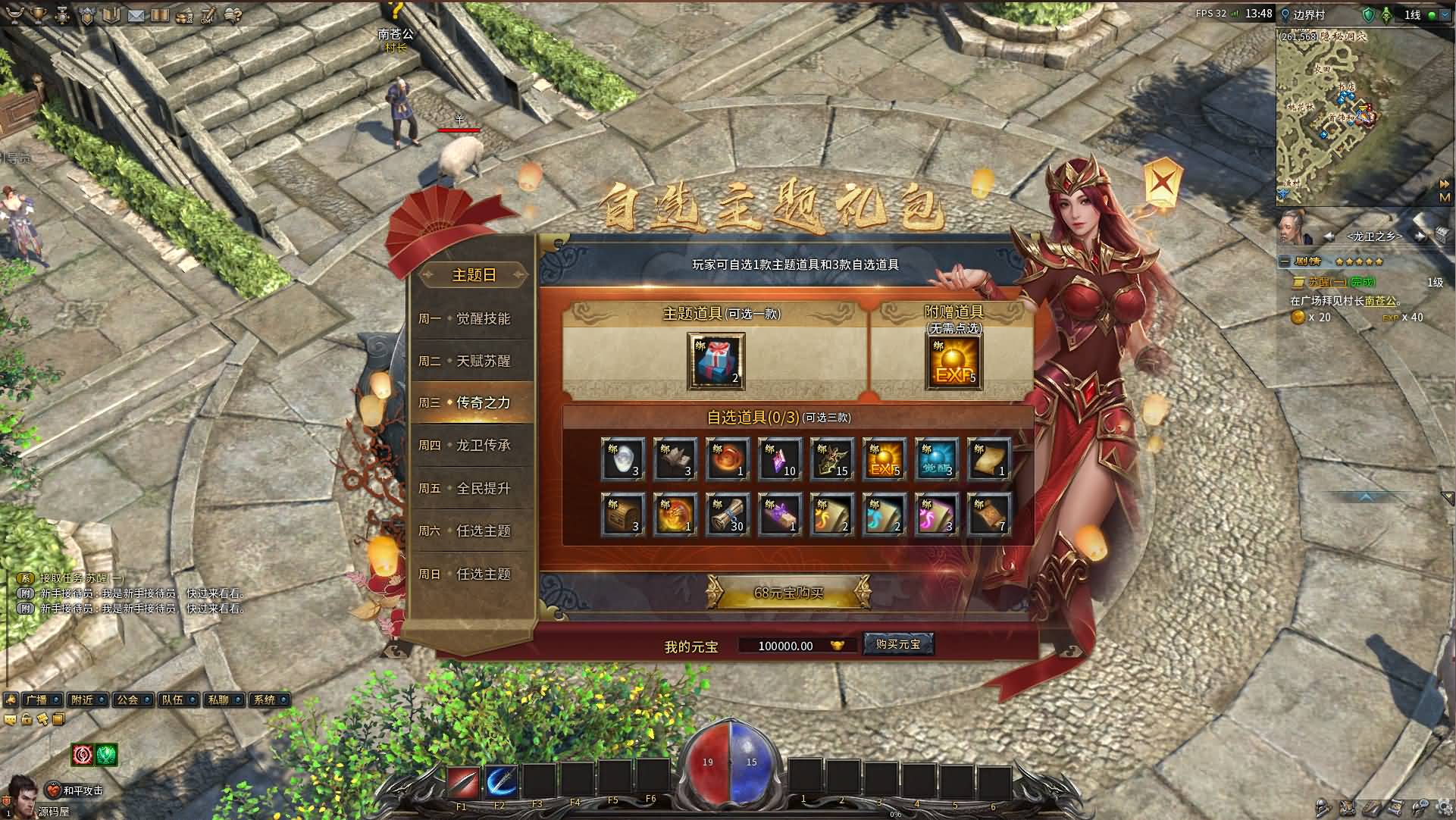Image resolution: width=1456 pixels, height=820 pixels.
Task: Select the gift box theme item
Action: pyautogui.click(x=715, y=361)
